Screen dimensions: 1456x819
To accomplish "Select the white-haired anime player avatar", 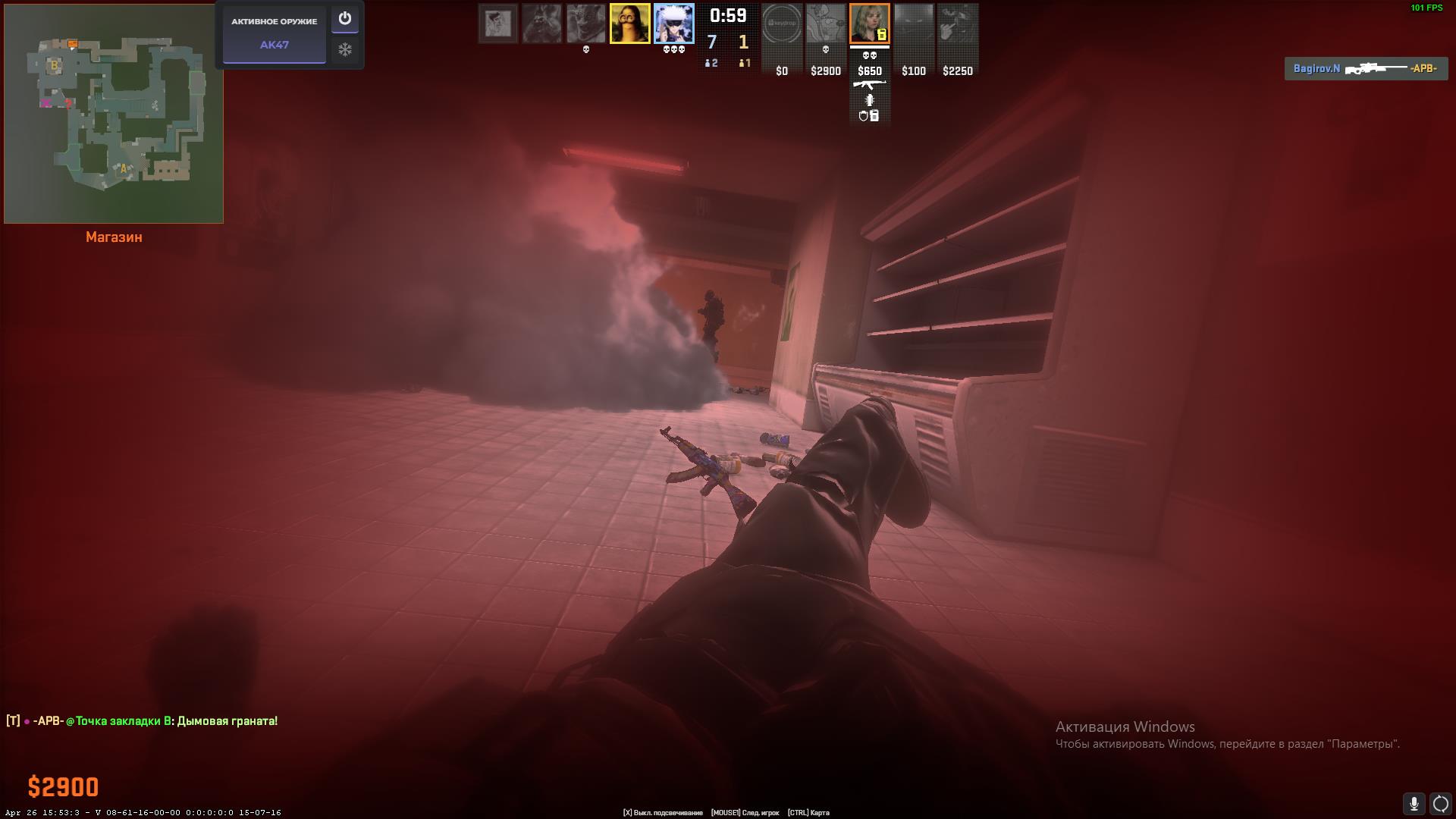I will 673,24.
